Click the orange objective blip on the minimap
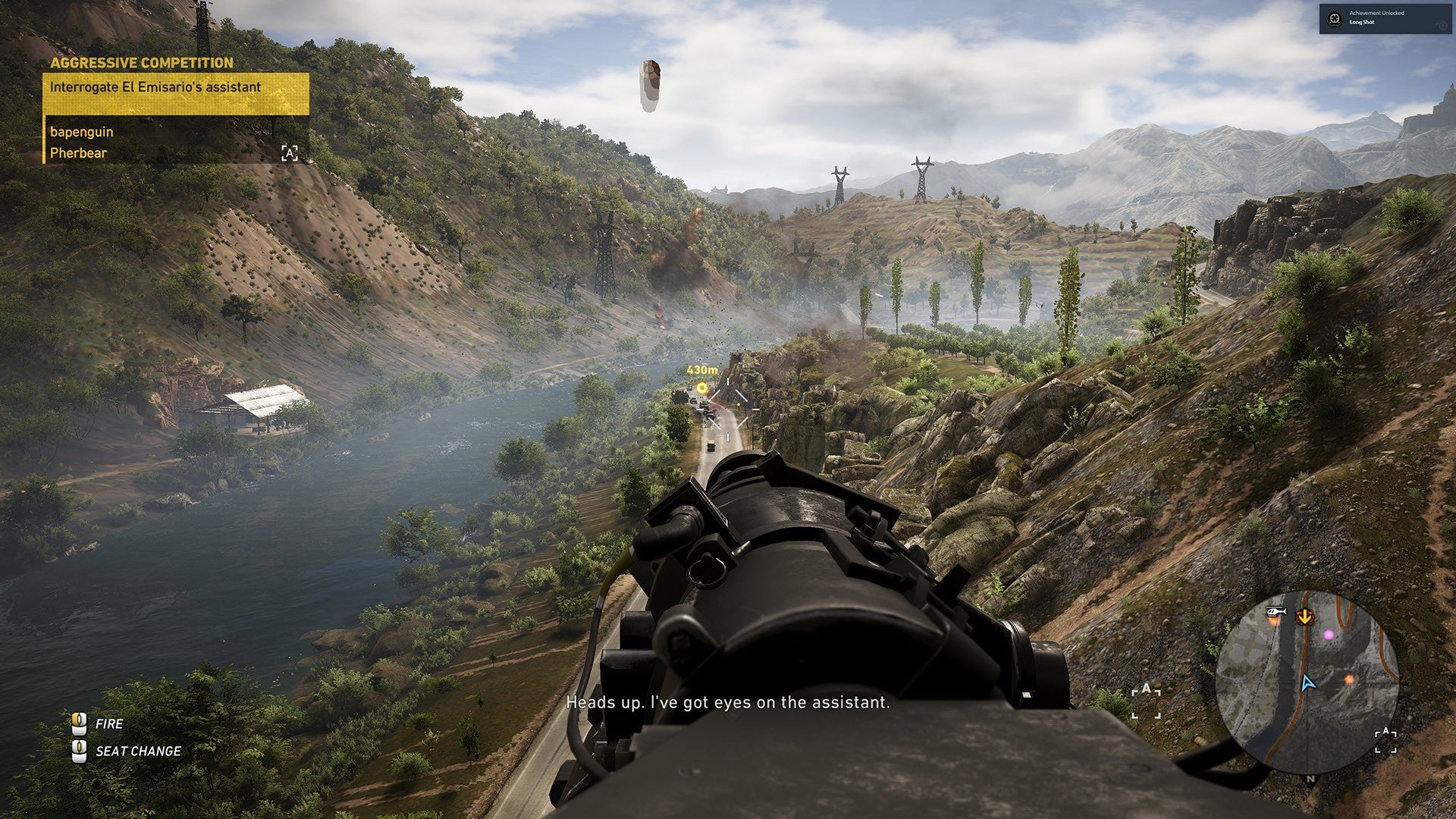 coord(1349,680)
